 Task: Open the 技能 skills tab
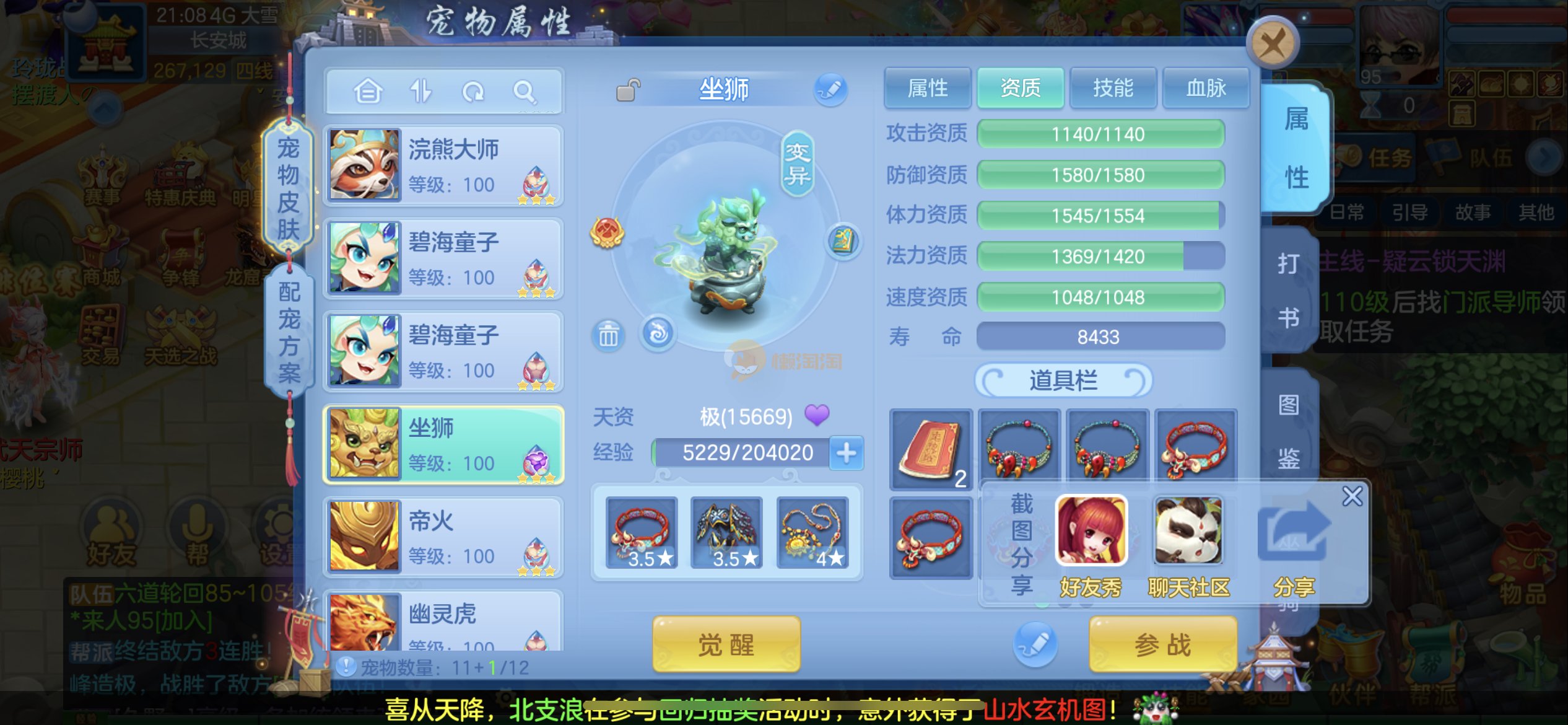tap(1113, 88)
